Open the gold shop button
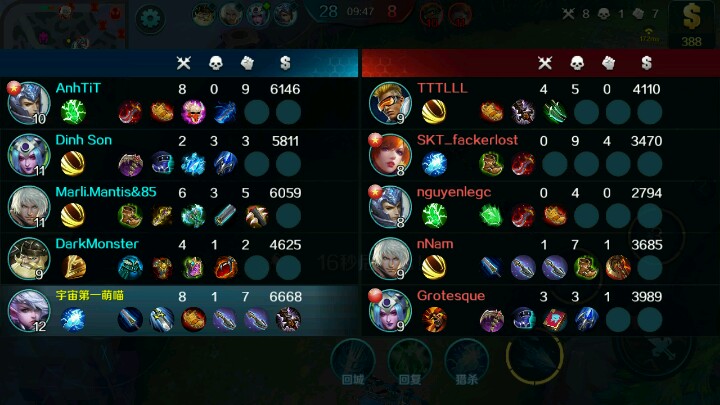Image resolution: width=720 pixels, height=405 pixels. pos(691,24)
